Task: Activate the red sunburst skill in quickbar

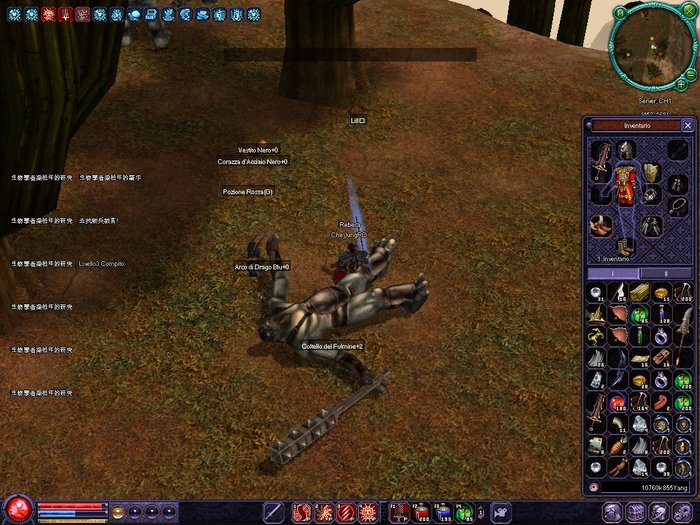Action: pos(369,512)
